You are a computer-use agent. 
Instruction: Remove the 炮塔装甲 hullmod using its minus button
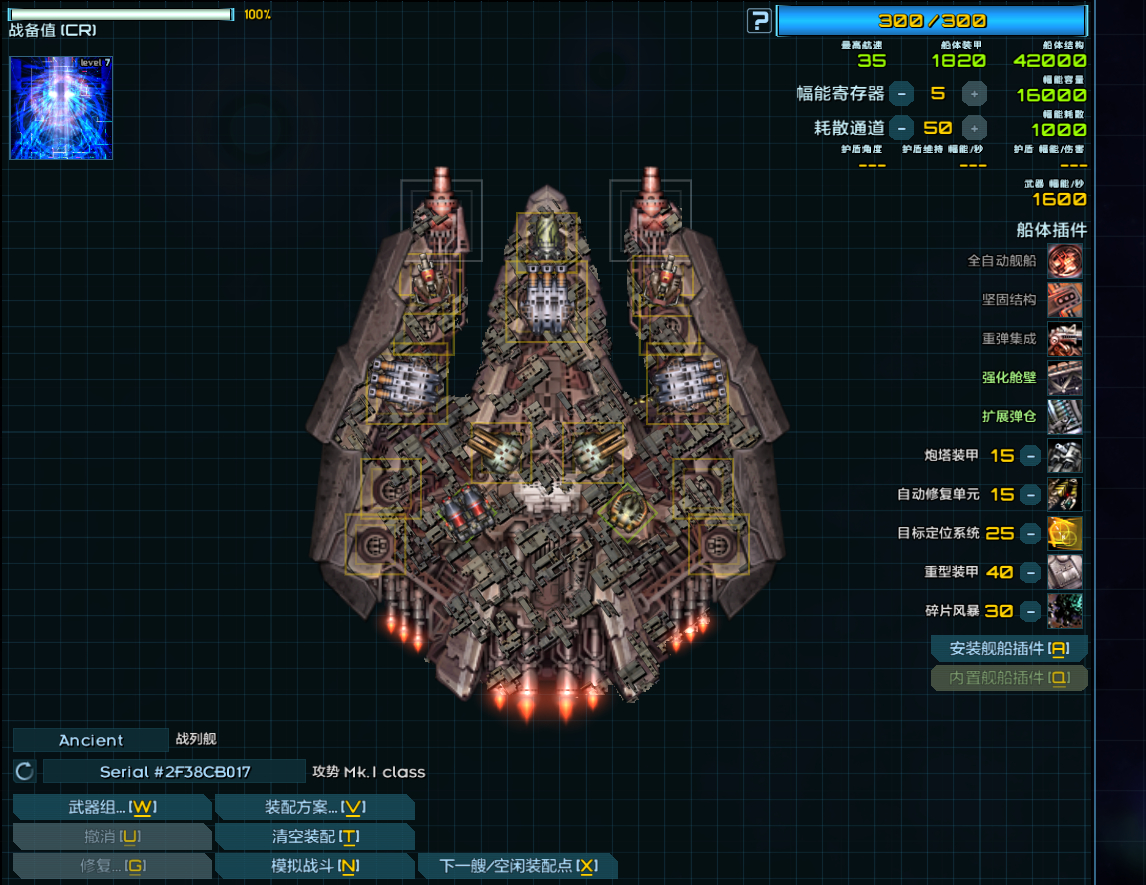[1030, 456]
